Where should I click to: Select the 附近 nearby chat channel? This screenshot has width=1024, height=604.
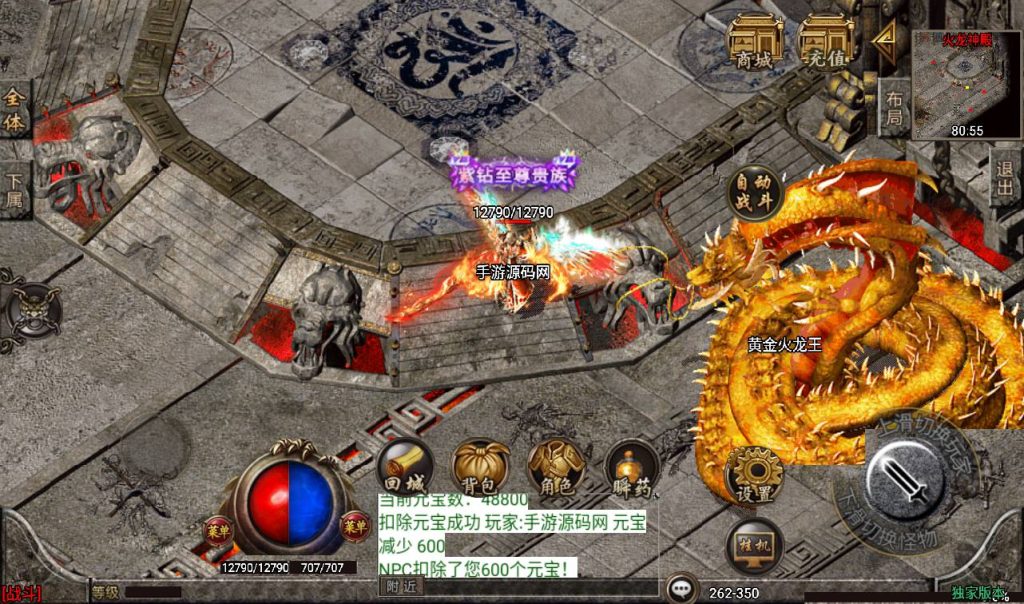(400, 587)
